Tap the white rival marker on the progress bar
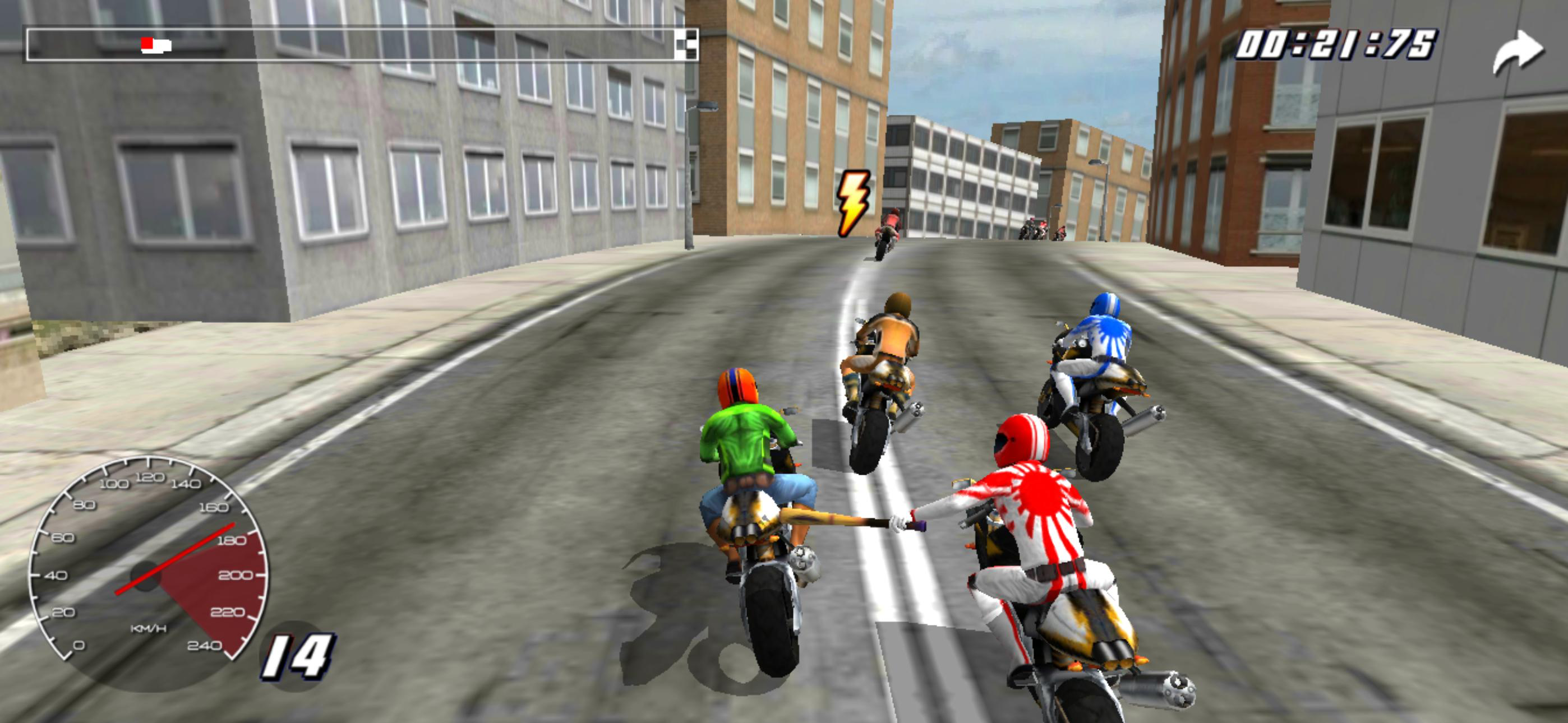 point(162,44)
